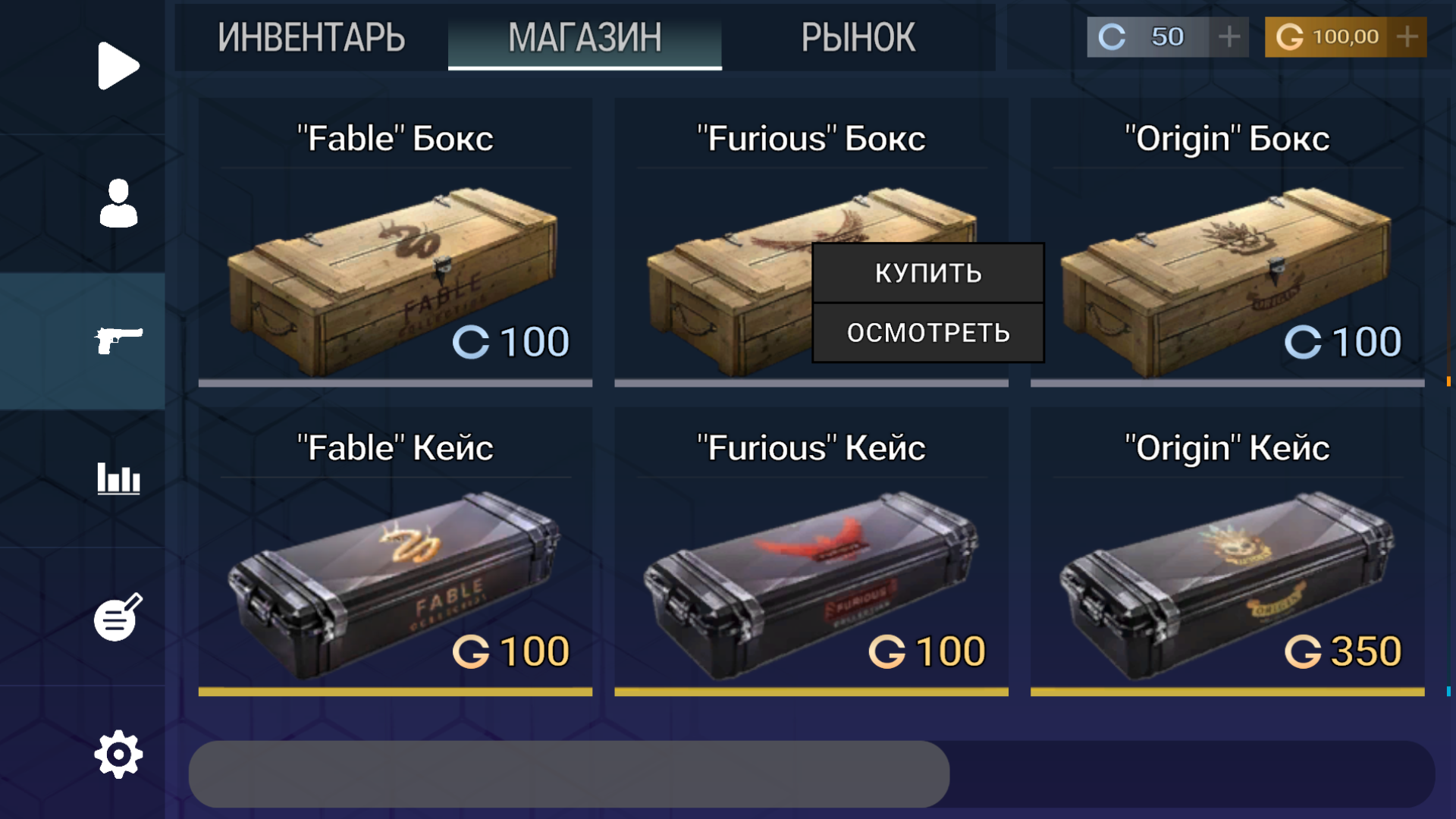Switch to the ИНВЕНТАРЬ tab
1456x819 pixels.
(x=312, y=38)
